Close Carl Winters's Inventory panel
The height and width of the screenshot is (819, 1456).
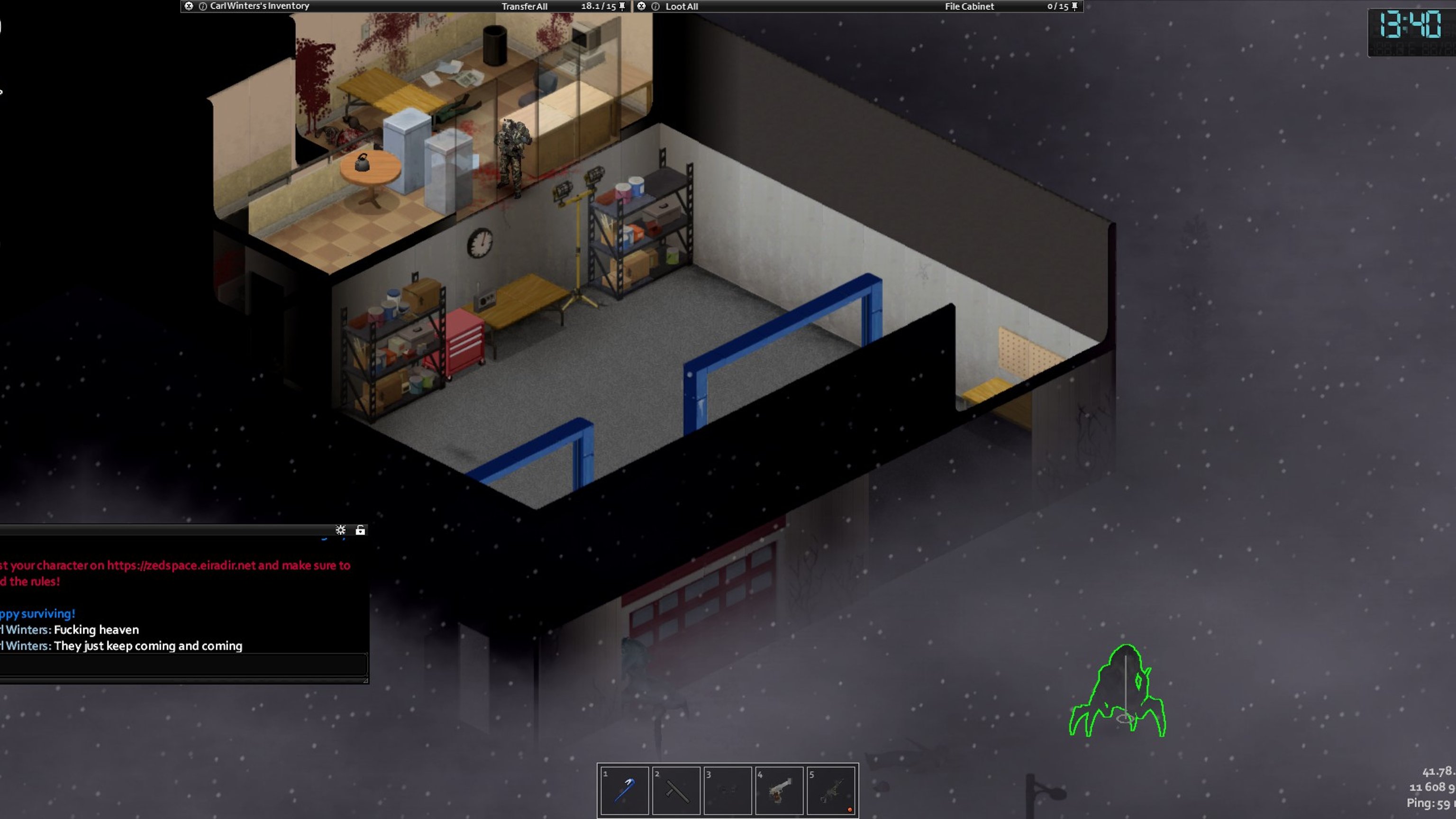pos(189,6)
